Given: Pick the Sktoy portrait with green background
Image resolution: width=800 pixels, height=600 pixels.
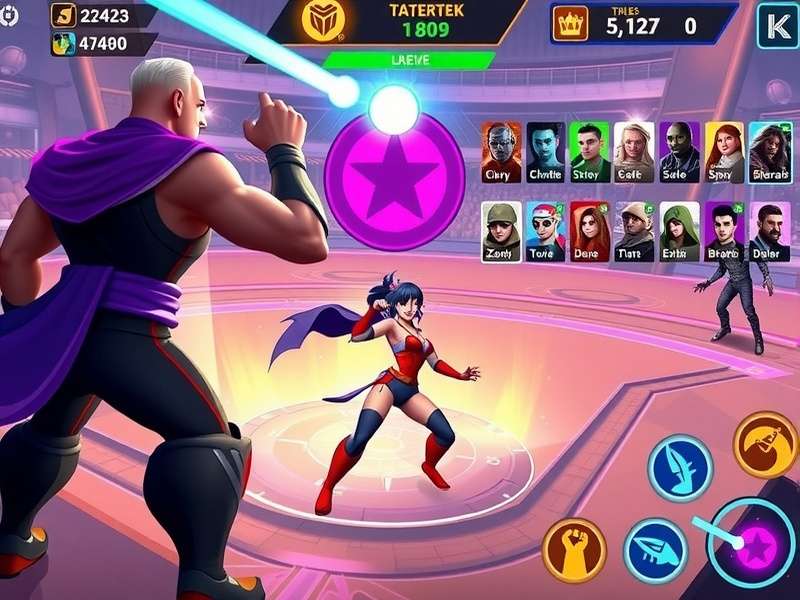Looking at the screenshot, I should click(590, 152).
